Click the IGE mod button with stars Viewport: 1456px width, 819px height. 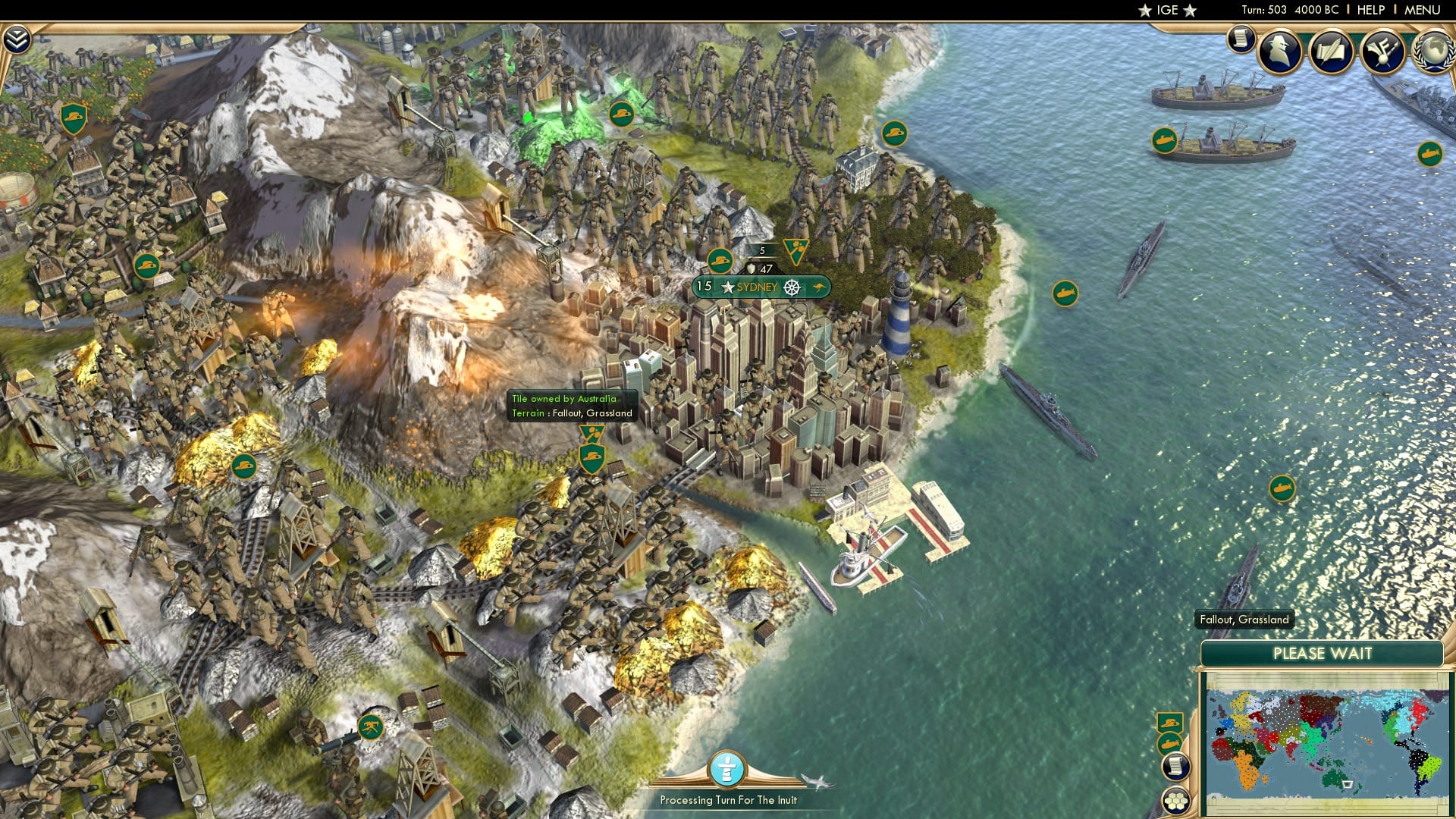click(x=1166, y=11)
